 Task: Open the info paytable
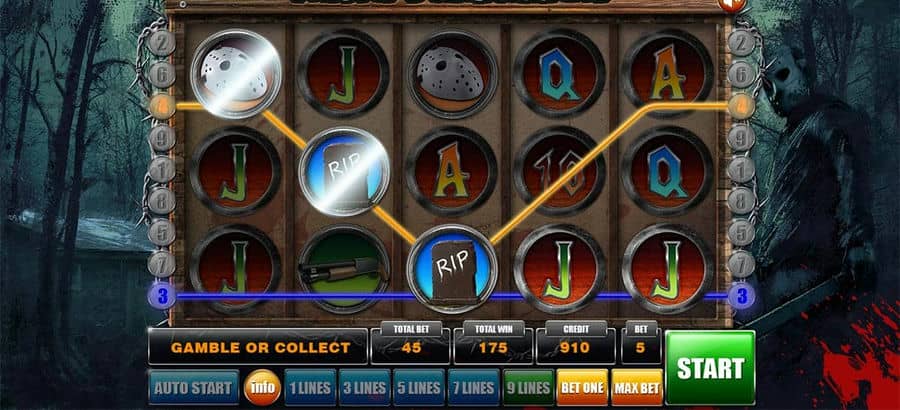(262, 387)
